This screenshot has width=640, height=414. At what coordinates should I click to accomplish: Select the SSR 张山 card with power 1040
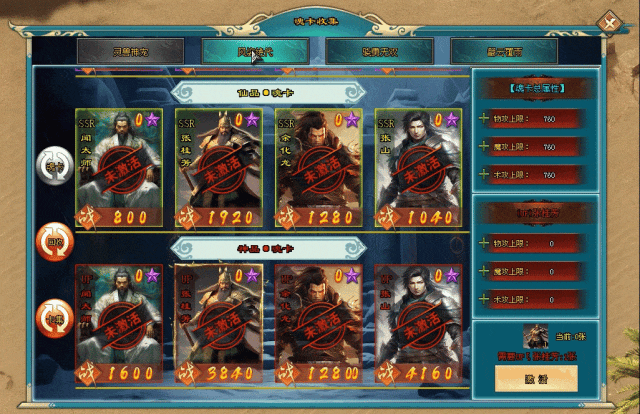tap(418, 167)
